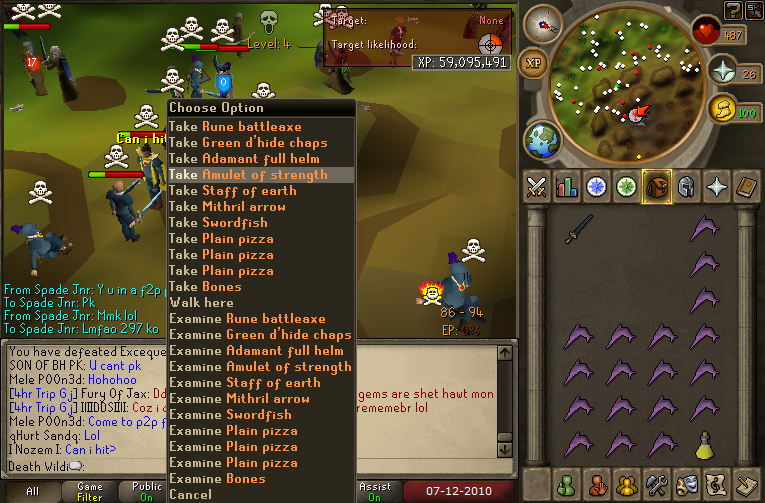Take the Rune battleaxe from the menu

click(x=234, y=127)
